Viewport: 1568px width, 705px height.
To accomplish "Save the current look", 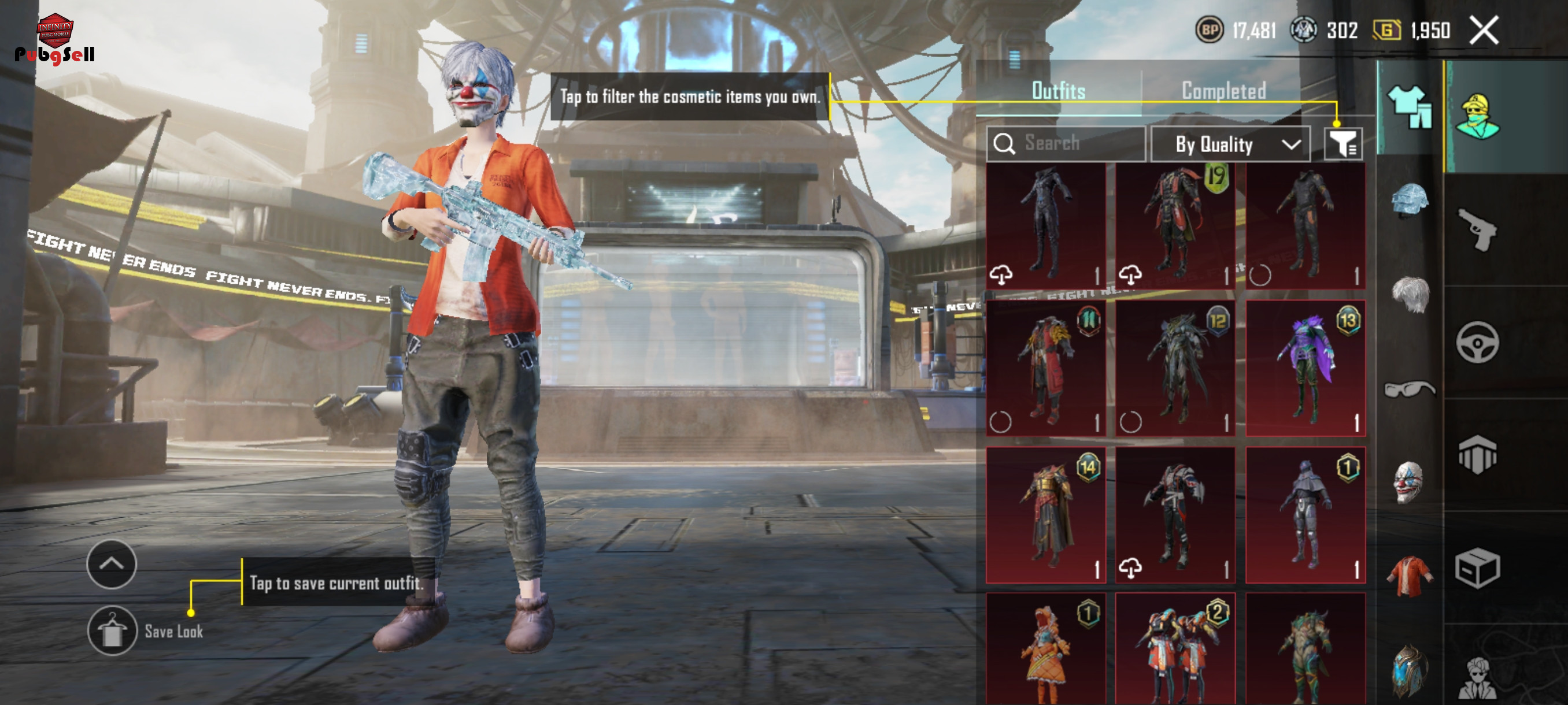I will (112, 631).
